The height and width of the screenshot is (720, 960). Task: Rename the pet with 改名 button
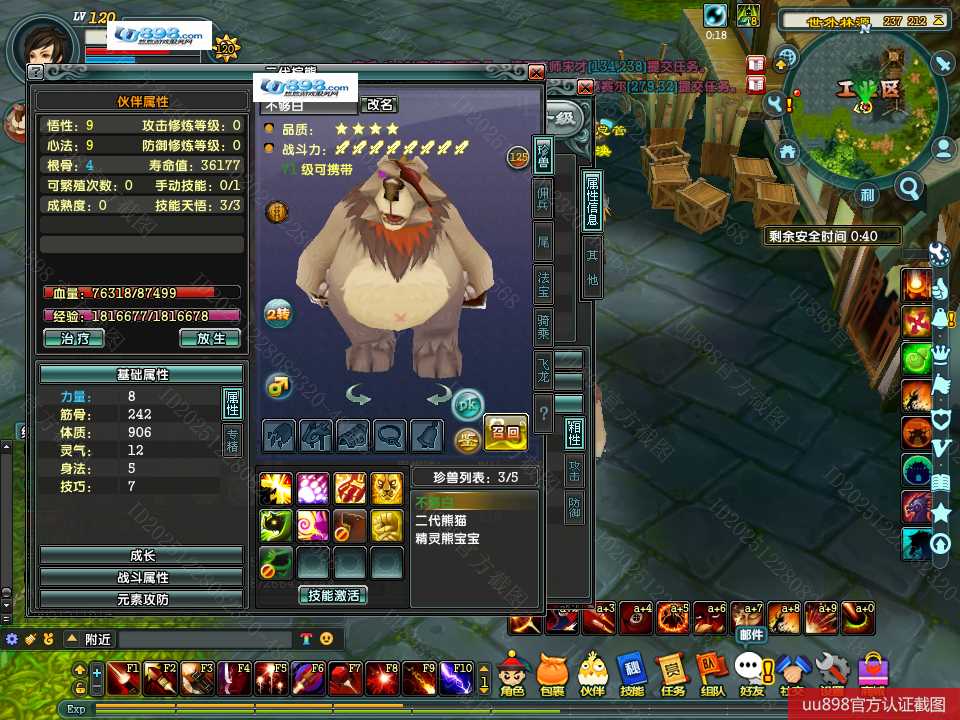point(379,104)
